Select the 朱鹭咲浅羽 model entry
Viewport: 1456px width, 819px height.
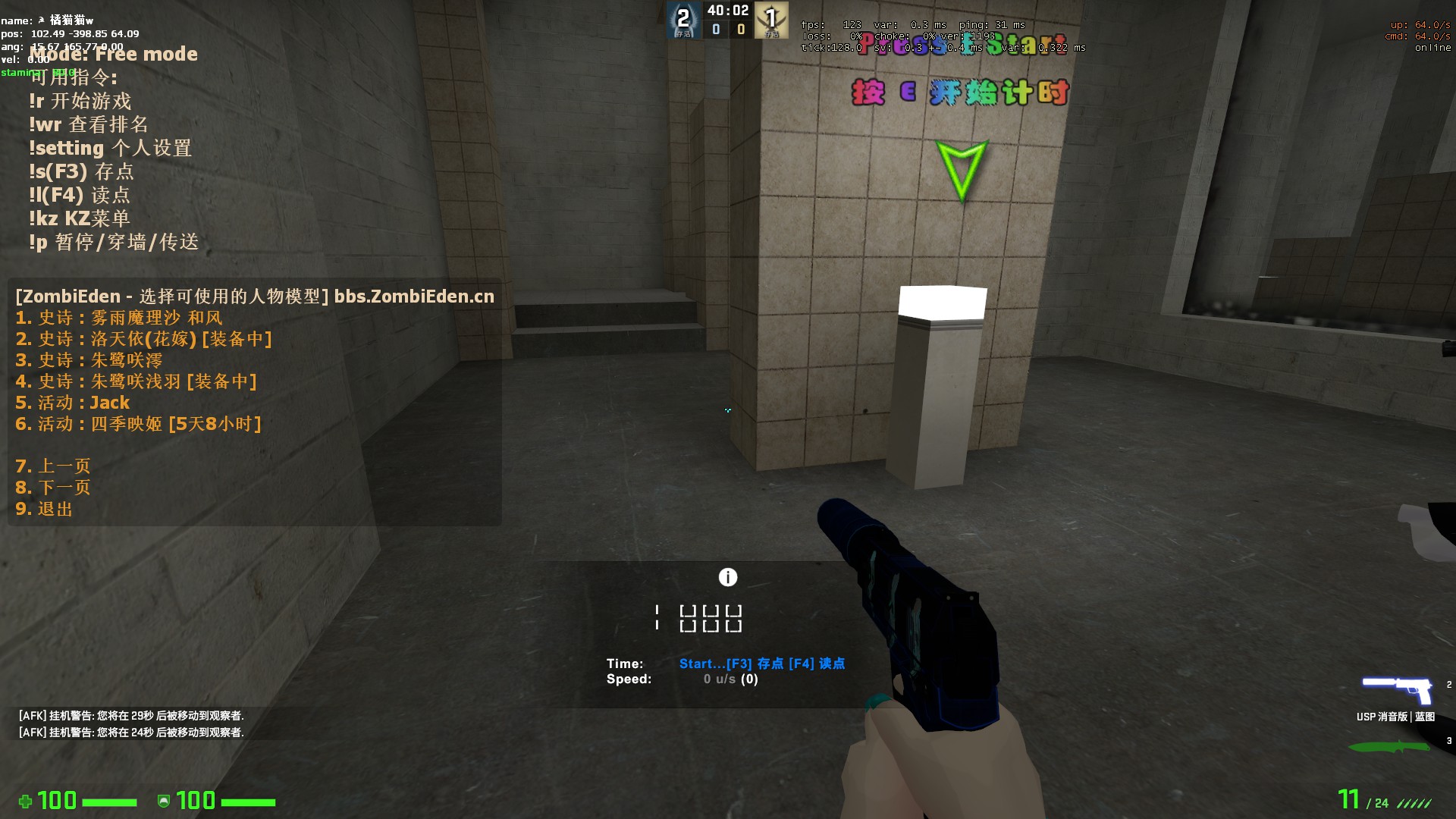pos(136,381)
